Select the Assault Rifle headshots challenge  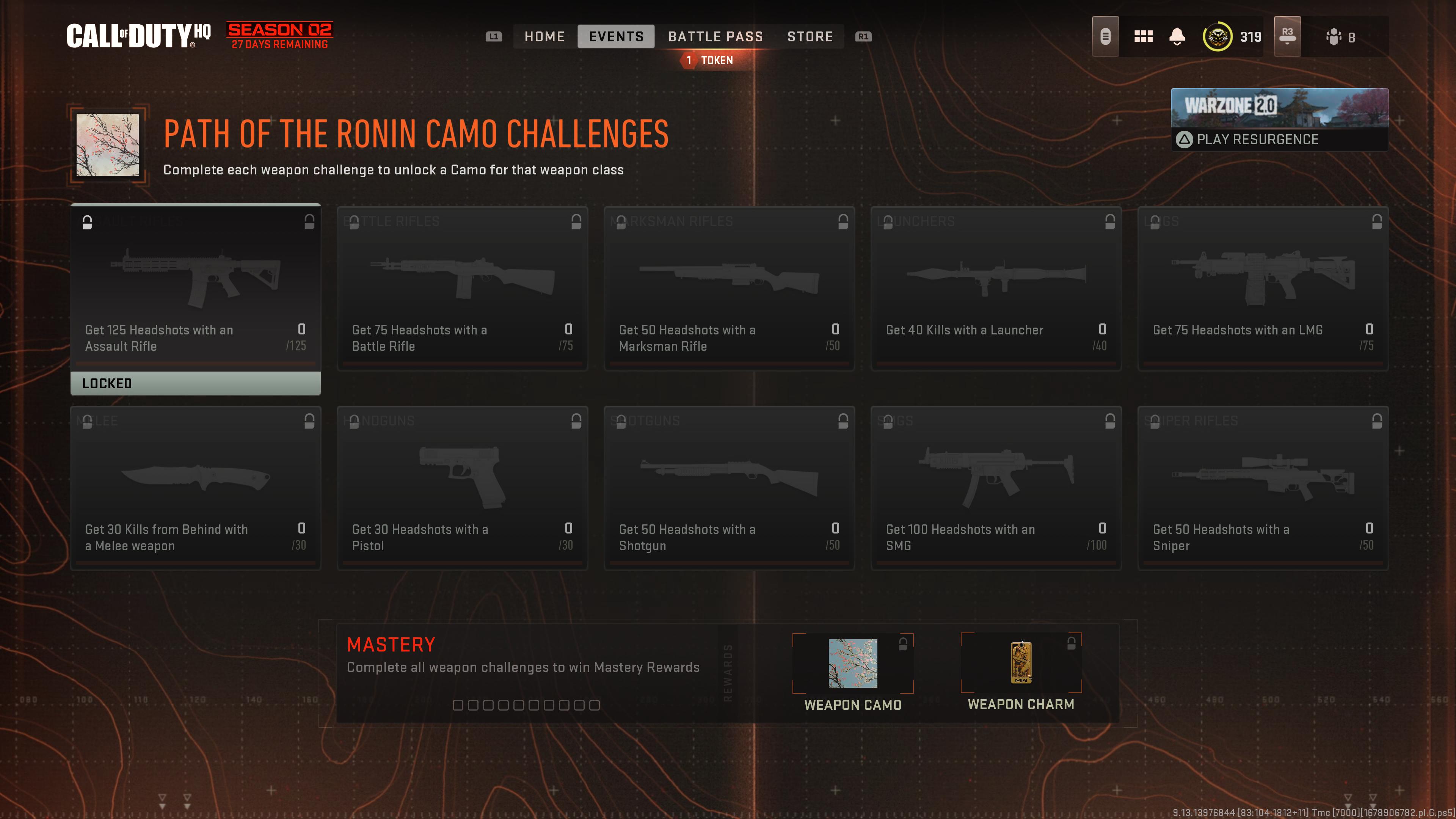coord(196,288)
